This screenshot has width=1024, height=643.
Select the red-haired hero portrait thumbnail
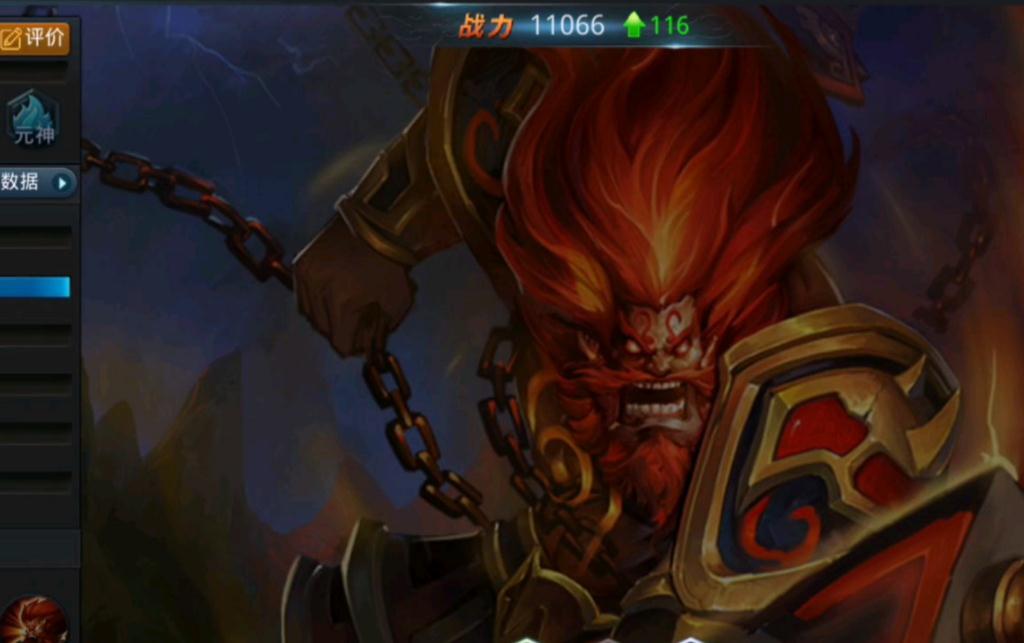tap(33, 620)
